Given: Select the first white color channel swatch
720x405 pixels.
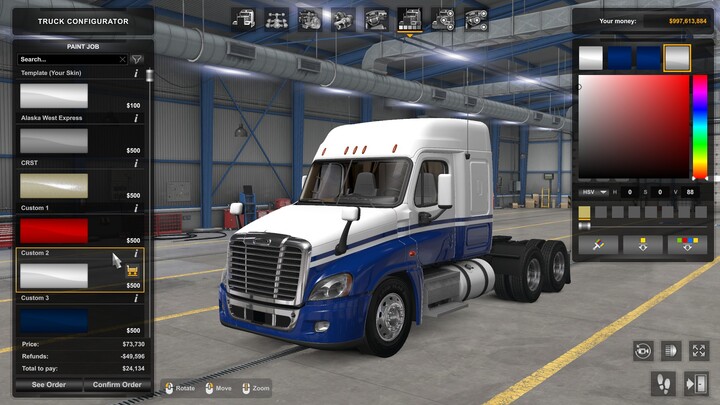Looking at the screenshot, I should coord(591,58).
